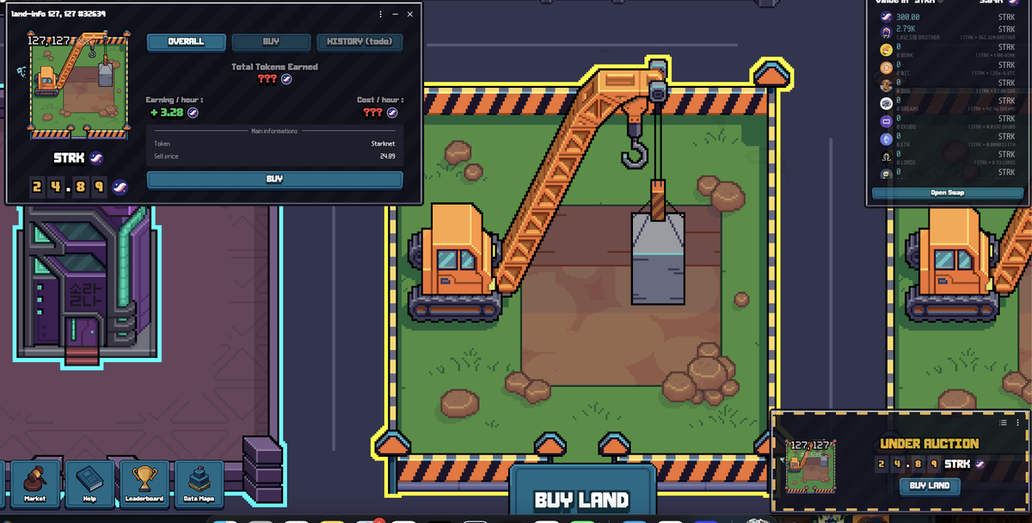
Task: Close the land-info window
Action: click(x=410, y=14)
